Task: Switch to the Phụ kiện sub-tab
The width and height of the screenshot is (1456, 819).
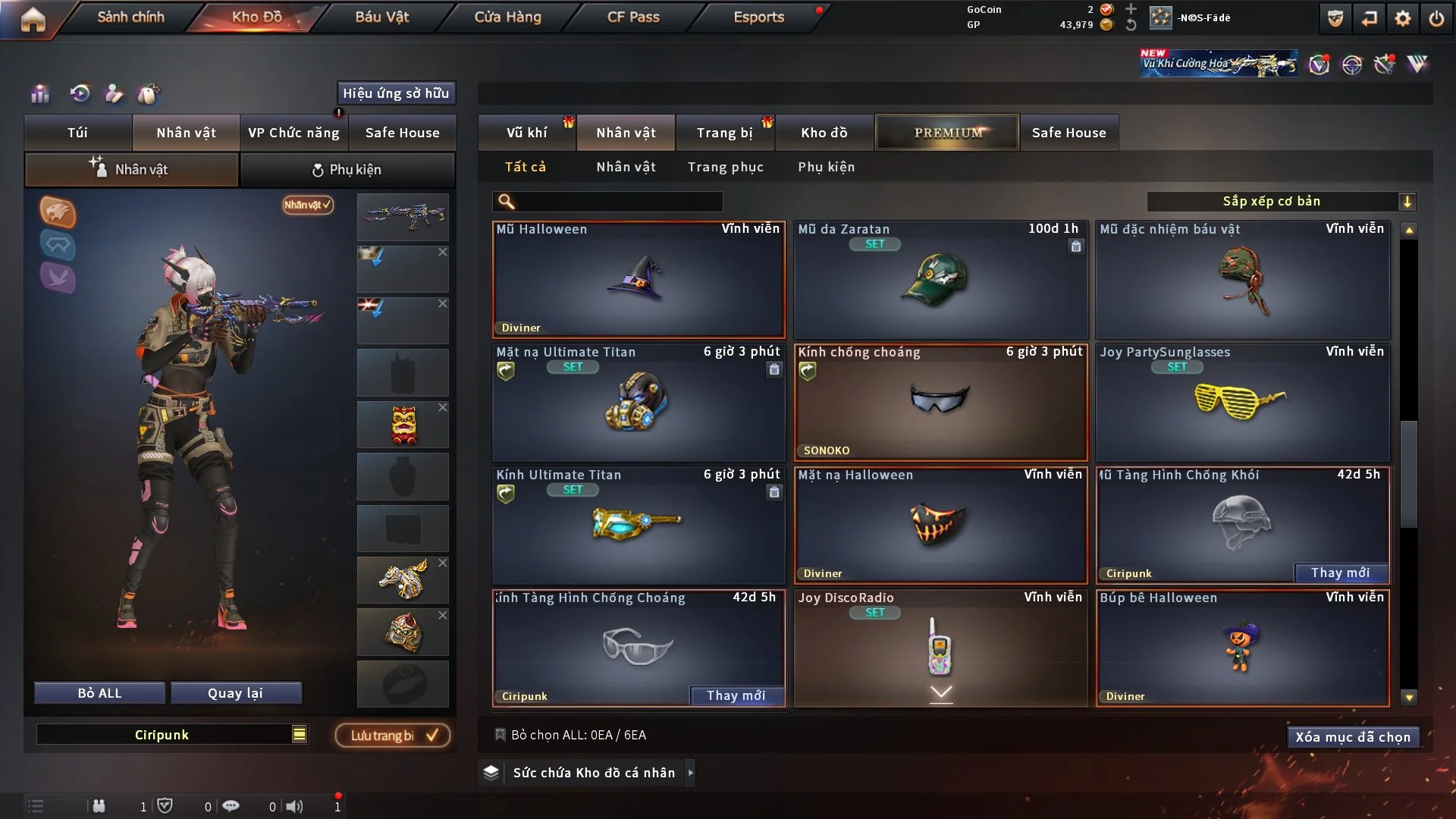Action: click(x=347, y=170)
